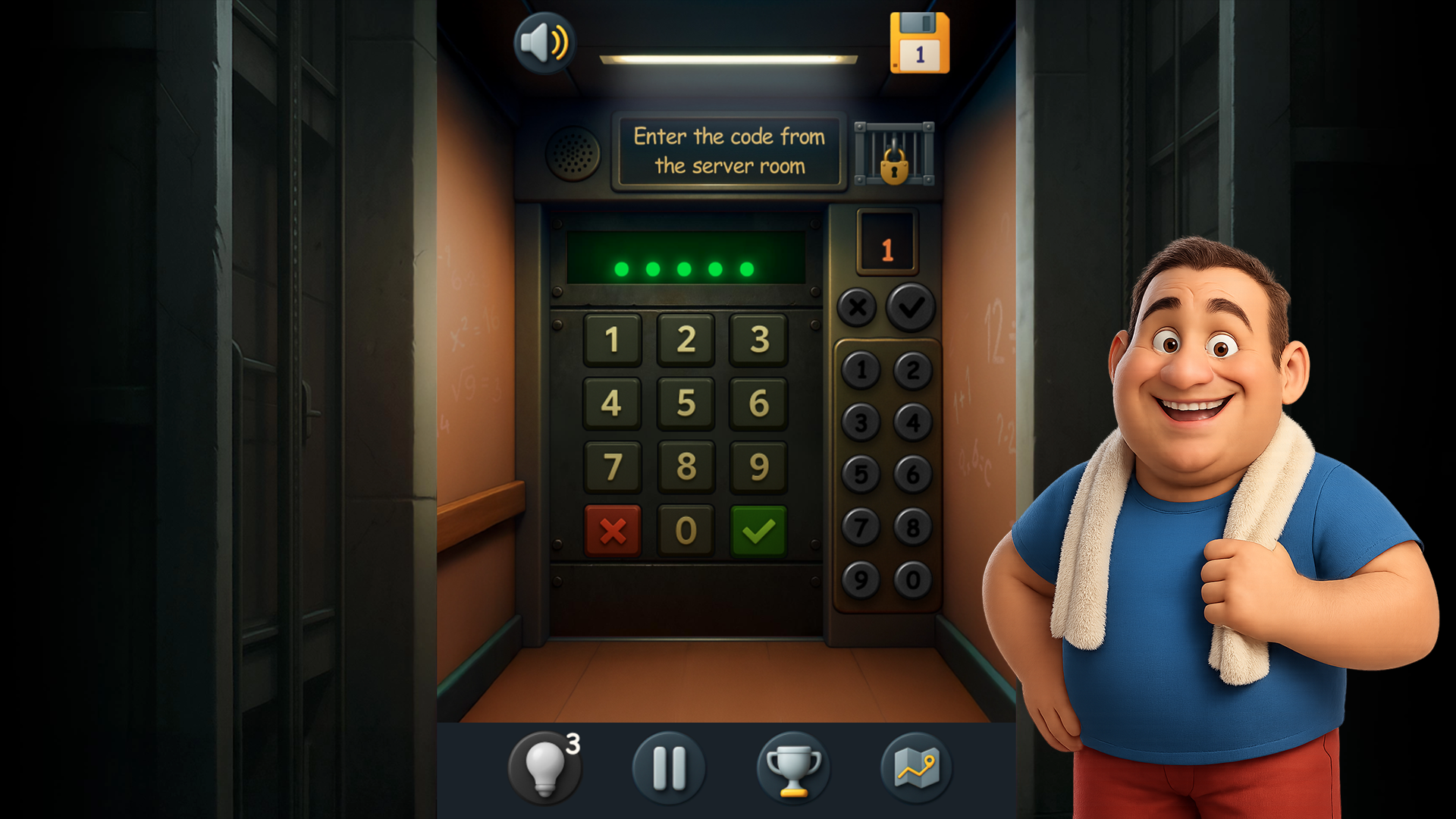Save progress via the floppy disk icon
The width and height of the screenshot is (1456, 819).
tap(919, 43)
